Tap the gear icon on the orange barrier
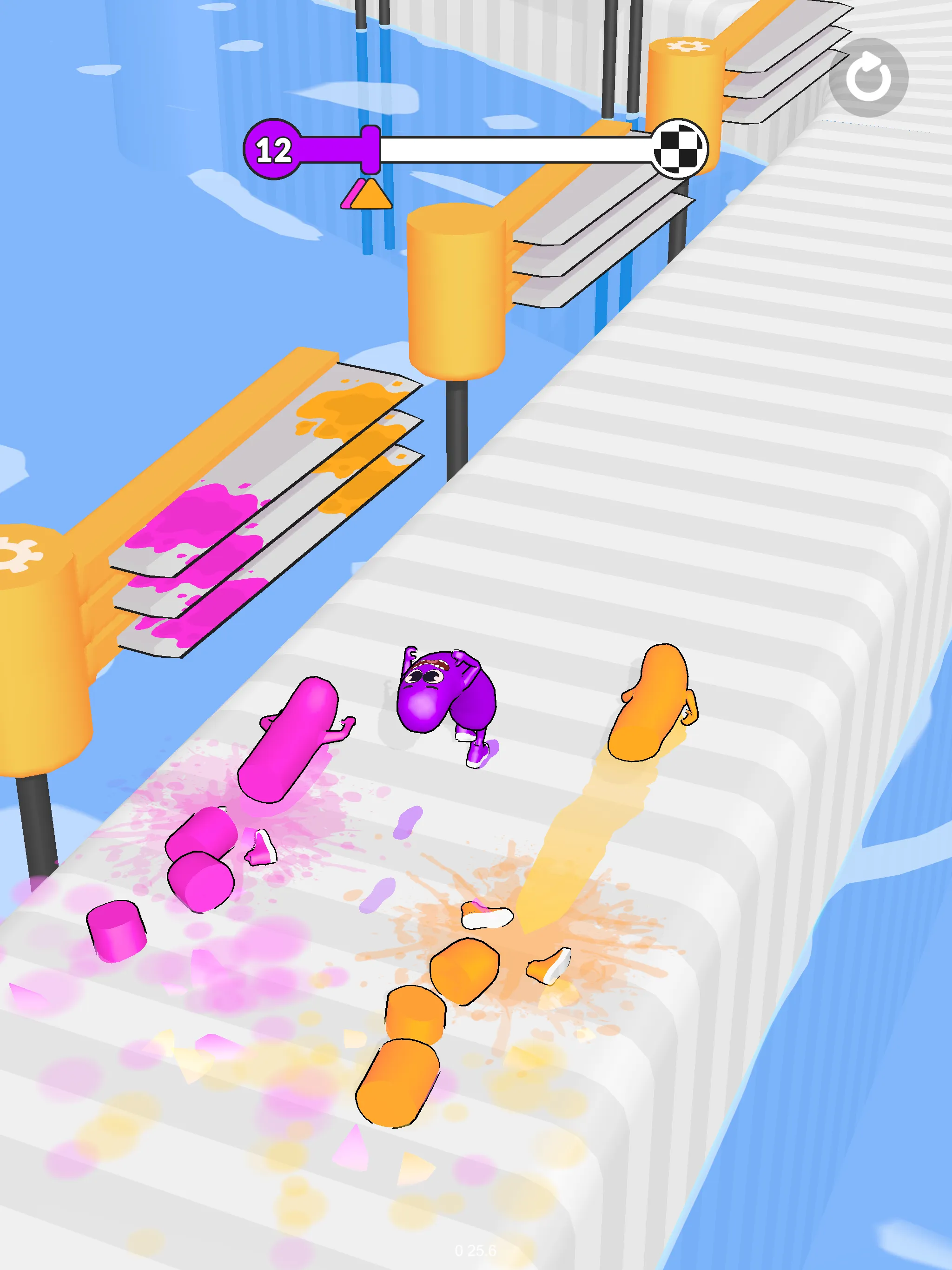 click(689, 46)
